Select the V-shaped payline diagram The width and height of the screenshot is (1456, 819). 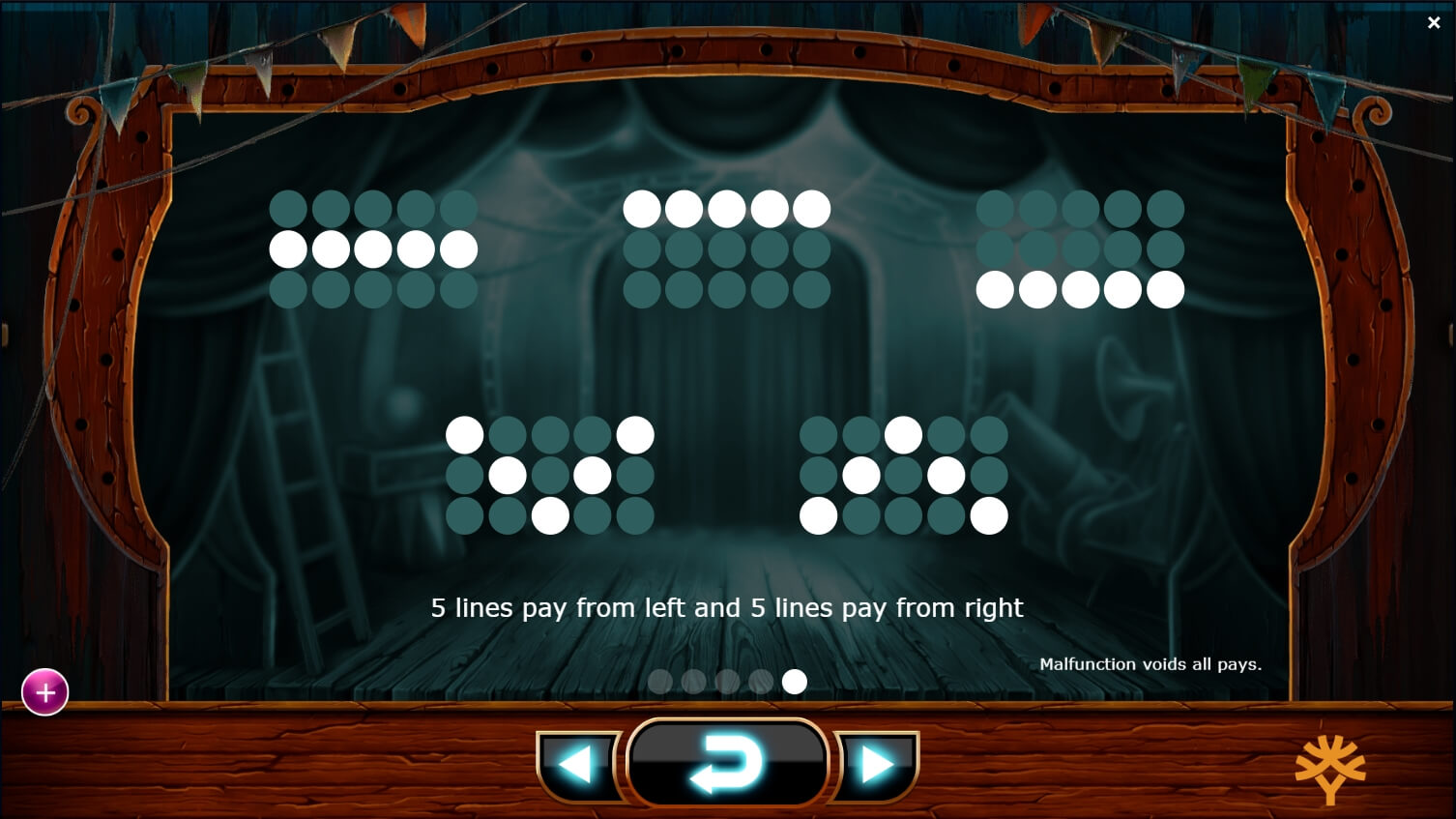point(550,473)
